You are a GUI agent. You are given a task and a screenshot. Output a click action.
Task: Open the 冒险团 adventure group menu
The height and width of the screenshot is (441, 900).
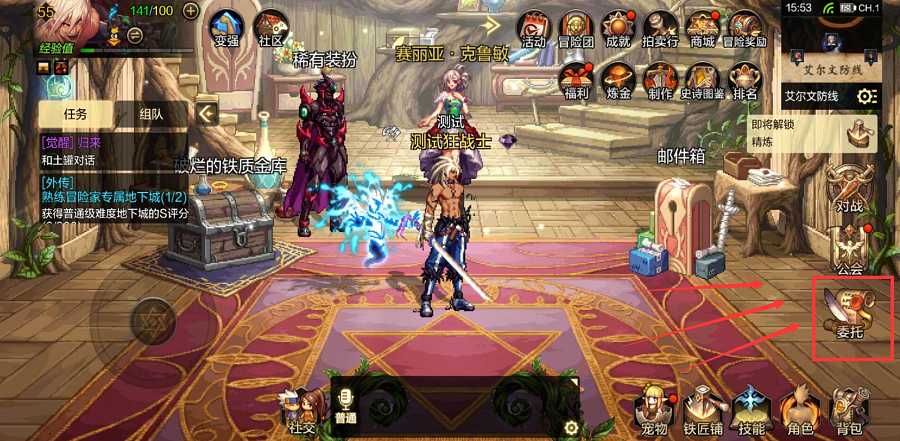575,28
